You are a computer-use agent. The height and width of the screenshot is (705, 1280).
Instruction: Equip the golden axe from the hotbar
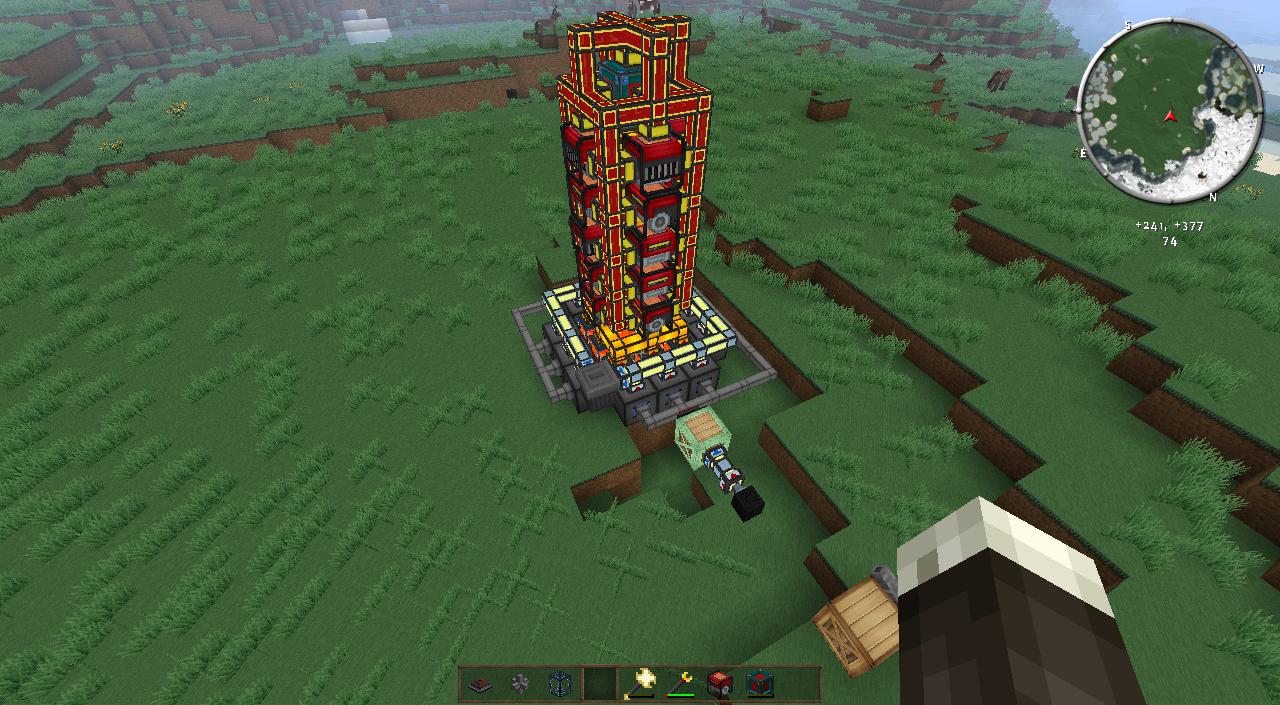[641, 683]
